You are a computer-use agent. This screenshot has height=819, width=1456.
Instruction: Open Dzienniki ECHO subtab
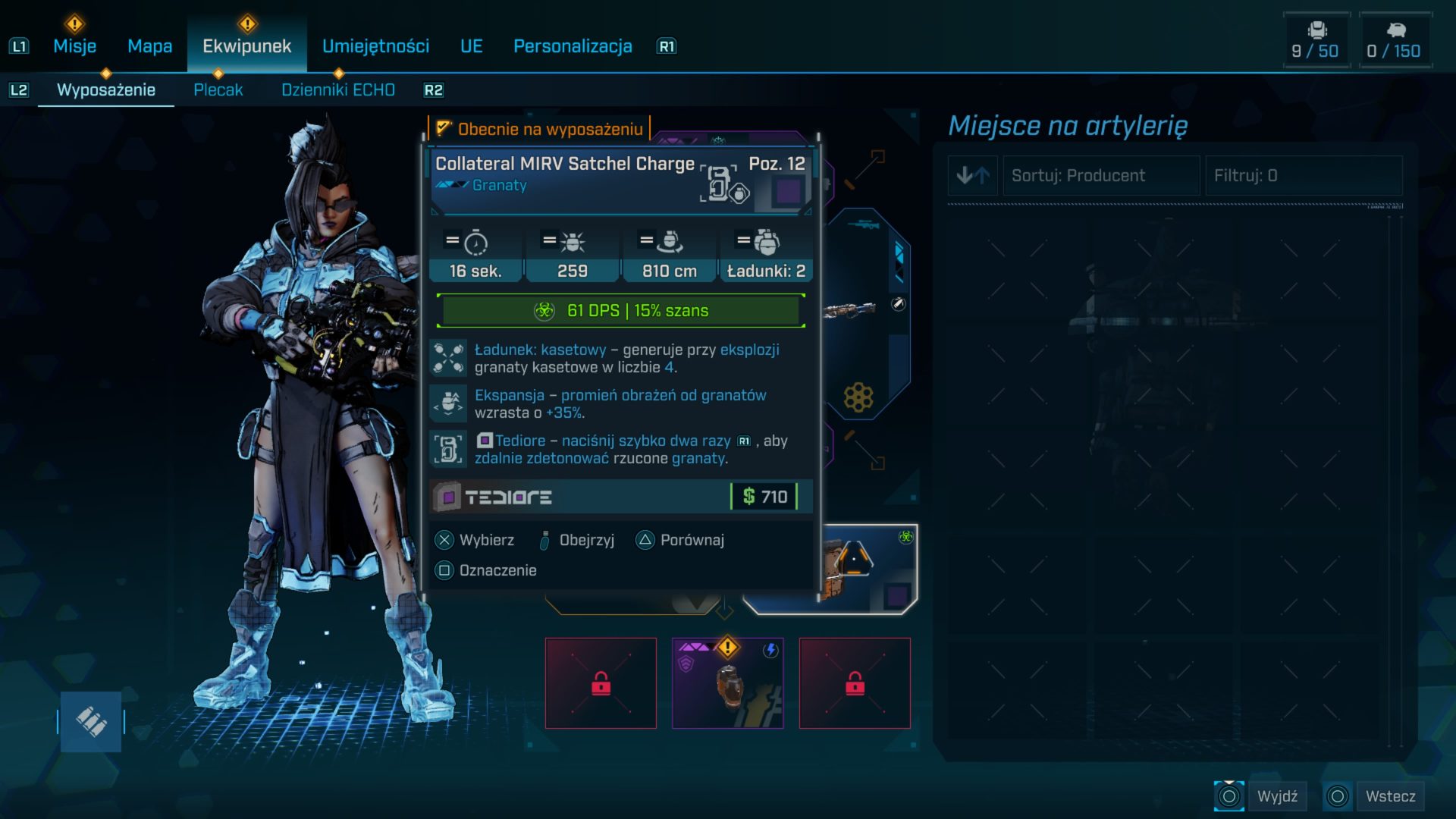(x=338, y=90)
